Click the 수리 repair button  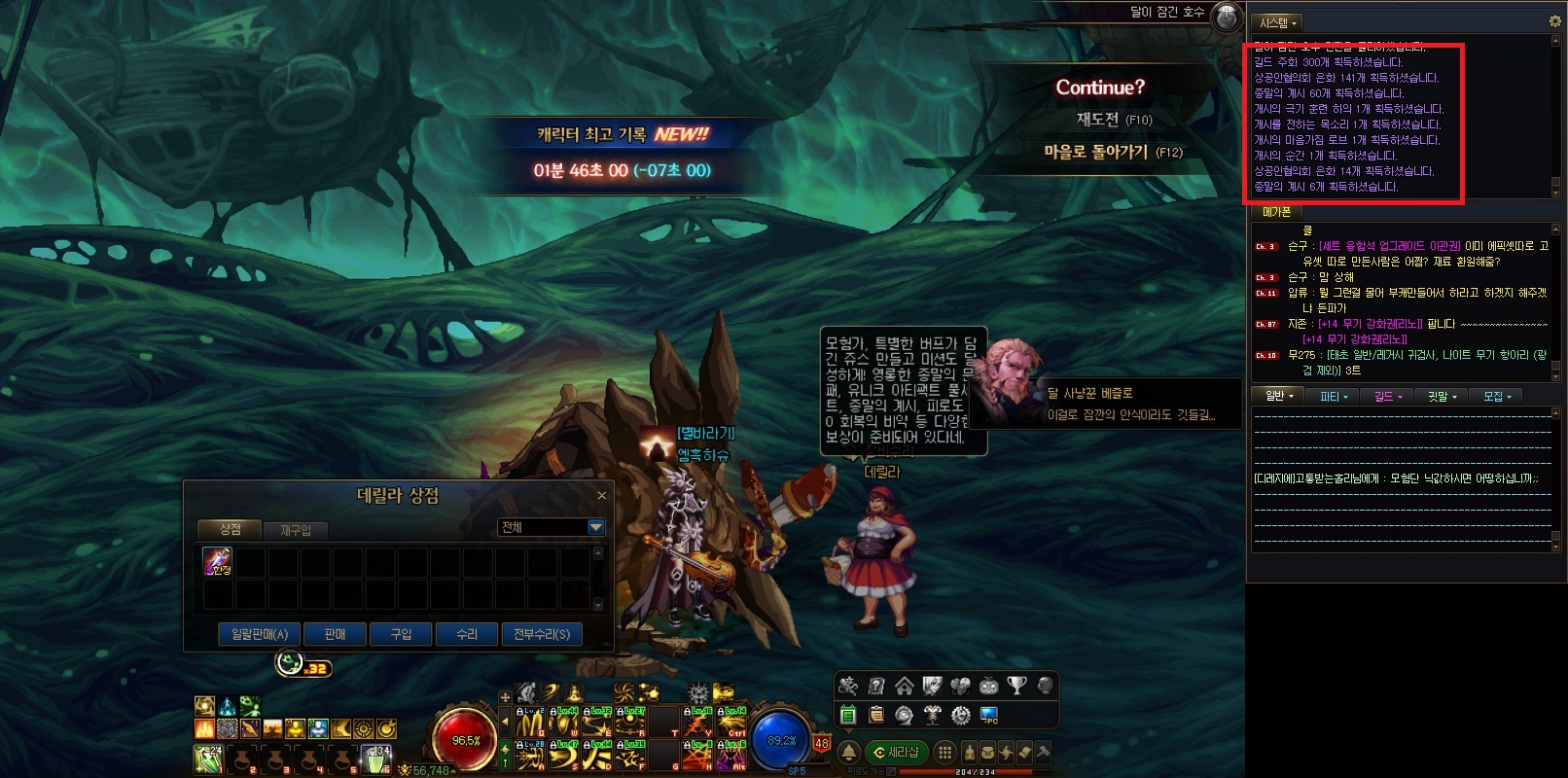467,634
